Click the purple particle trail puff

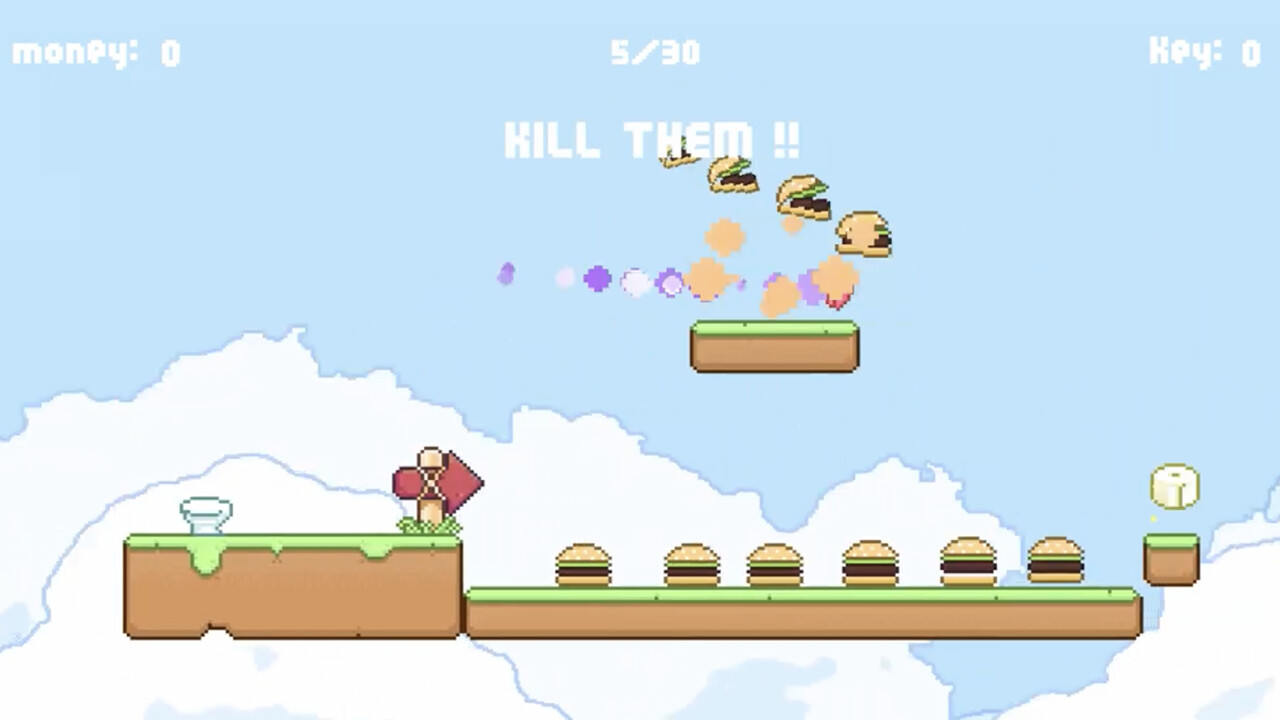click(597, 281)
